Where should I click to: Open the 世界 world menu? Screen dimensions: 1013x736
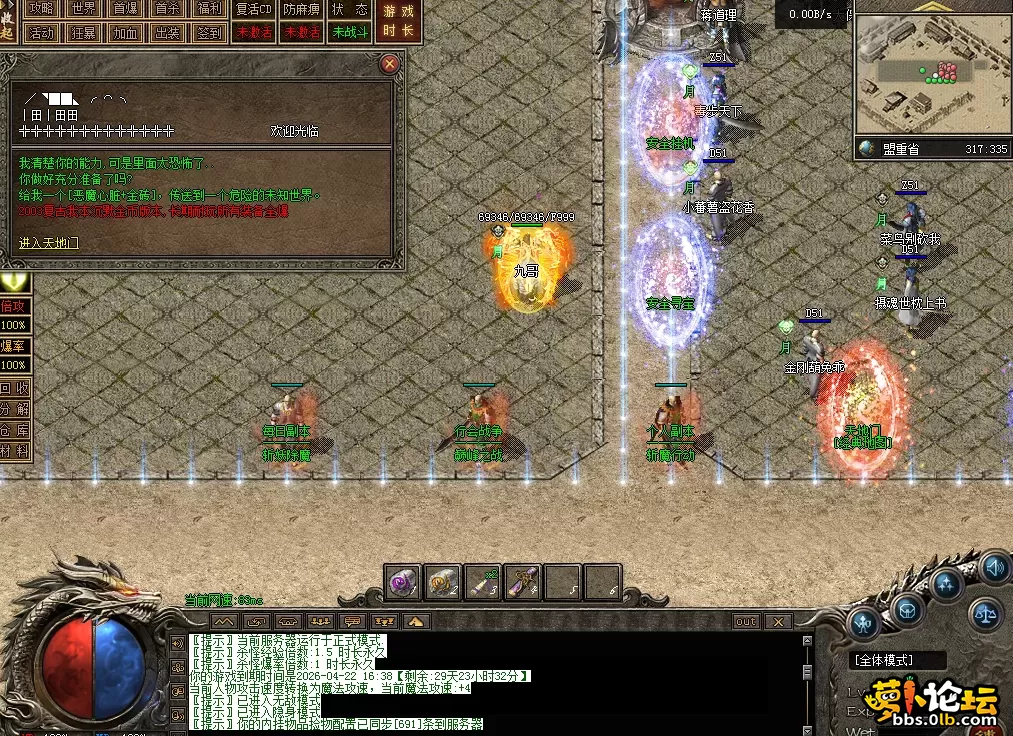pyautogui.click(x=84, y=9)
